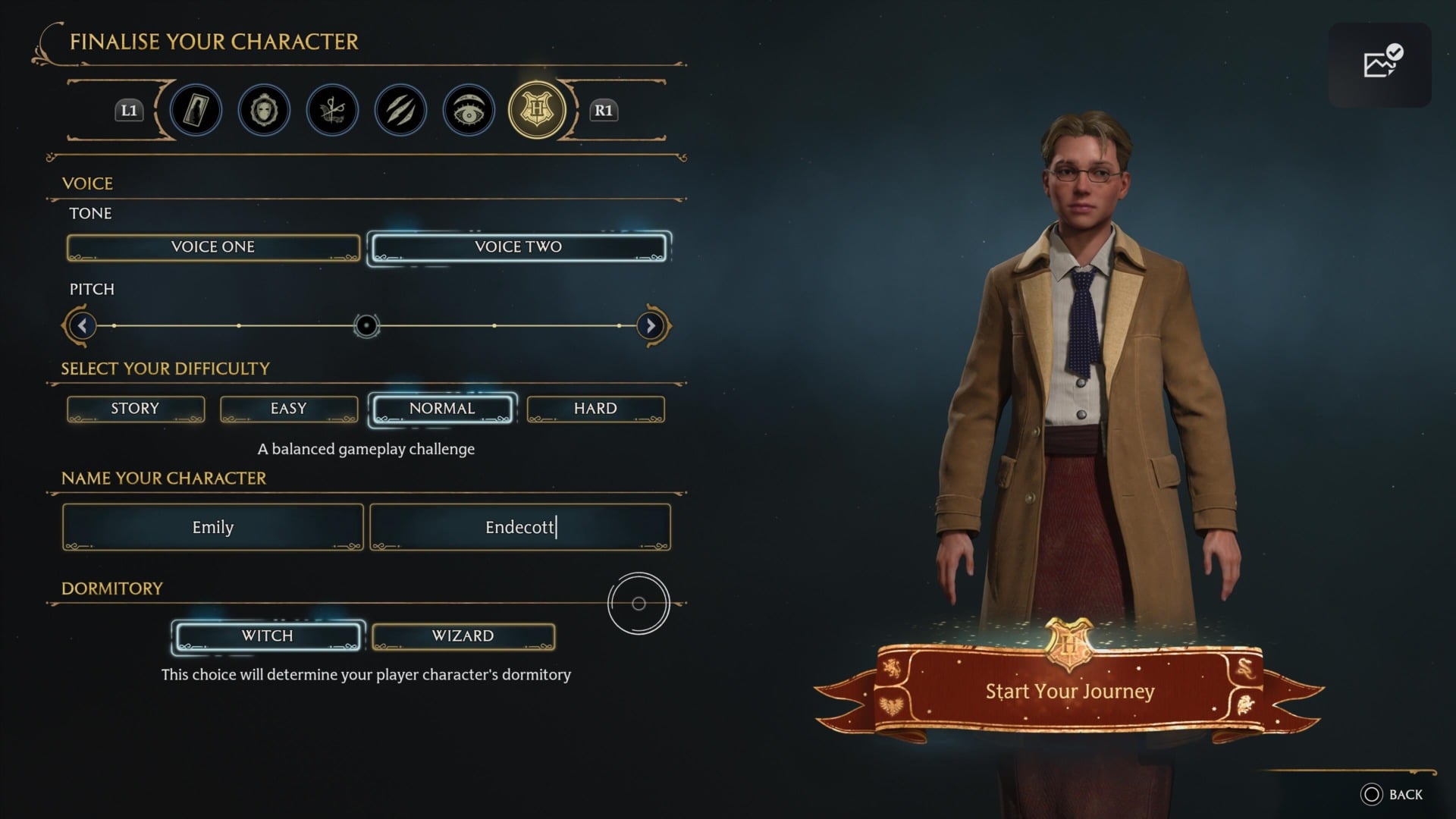The height and width of the screenshot is (819, 1456).
Task: Select the Story difficulty
Action: (135, 408)
